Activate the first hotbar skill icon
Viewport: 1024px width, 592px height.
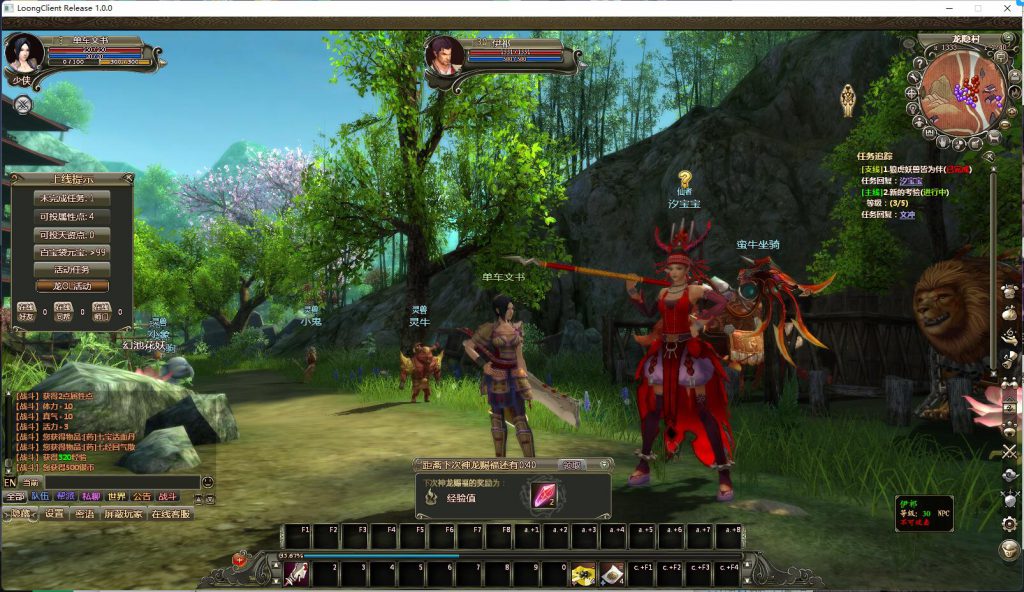(296, 573)
